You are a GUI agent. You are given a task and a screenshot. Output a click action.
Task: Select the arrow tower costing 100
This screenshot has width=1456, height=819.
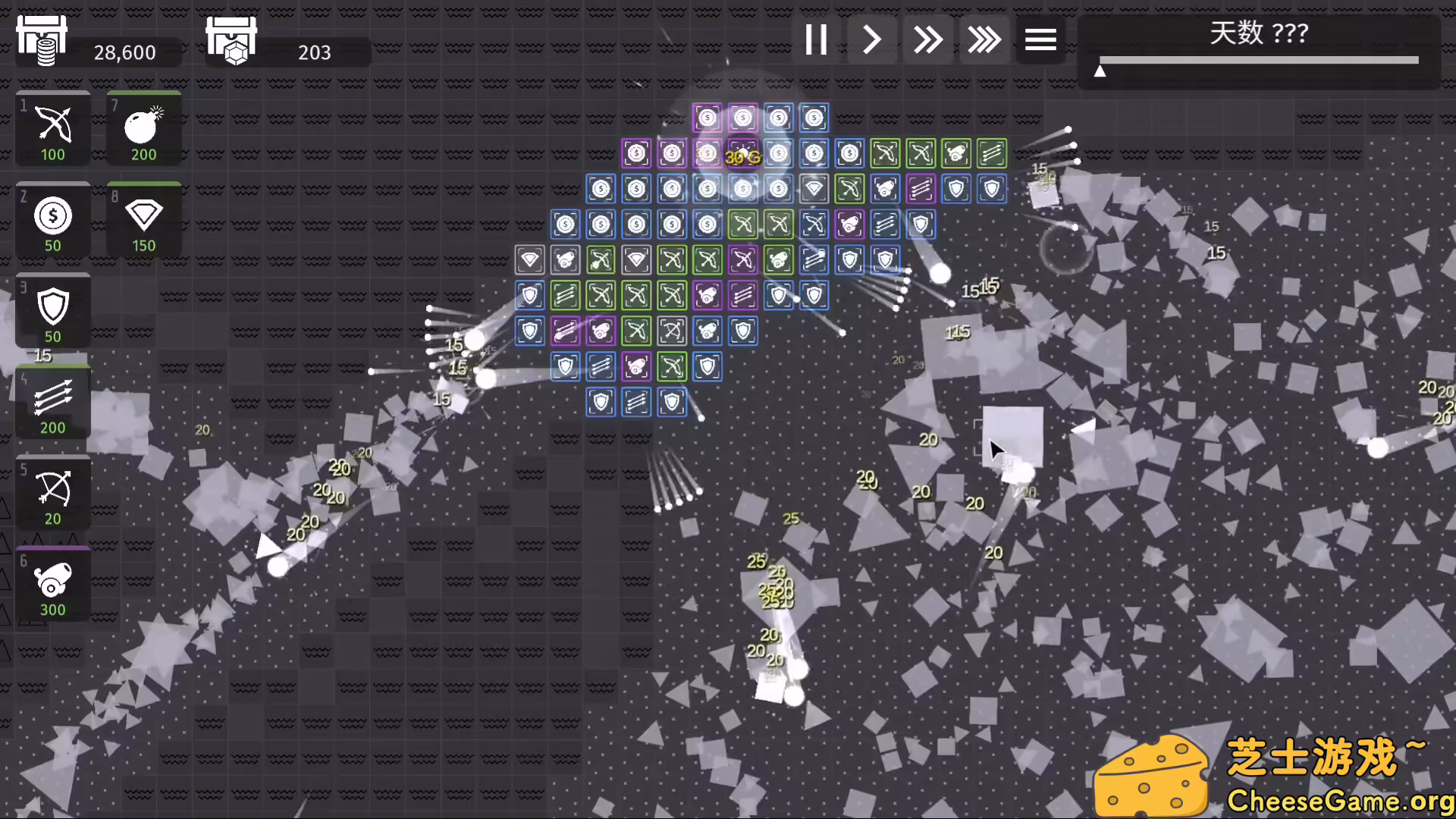tap(52, 127)
